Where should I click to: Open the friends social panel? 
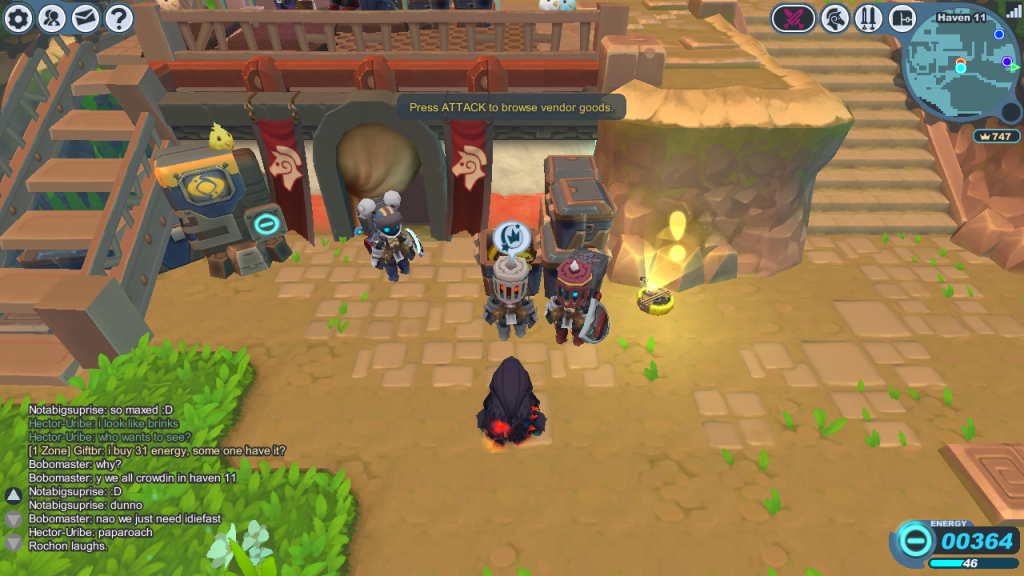click(x=53, y=17)
